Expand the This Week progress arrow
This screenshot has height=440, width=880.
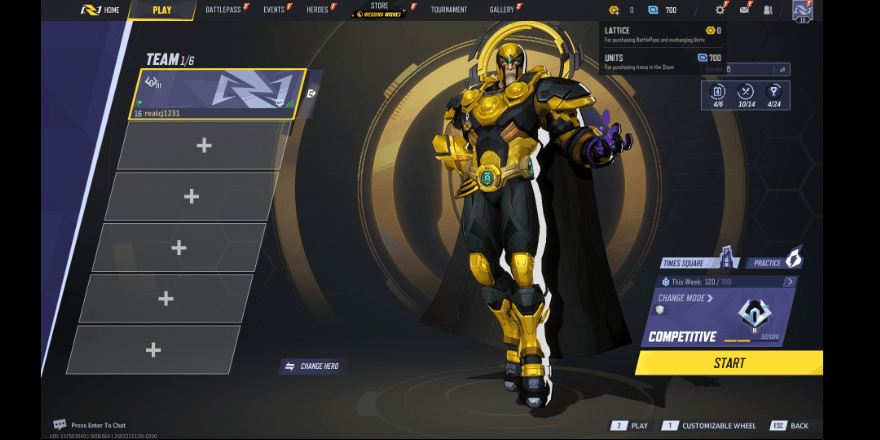click(790, 282)
